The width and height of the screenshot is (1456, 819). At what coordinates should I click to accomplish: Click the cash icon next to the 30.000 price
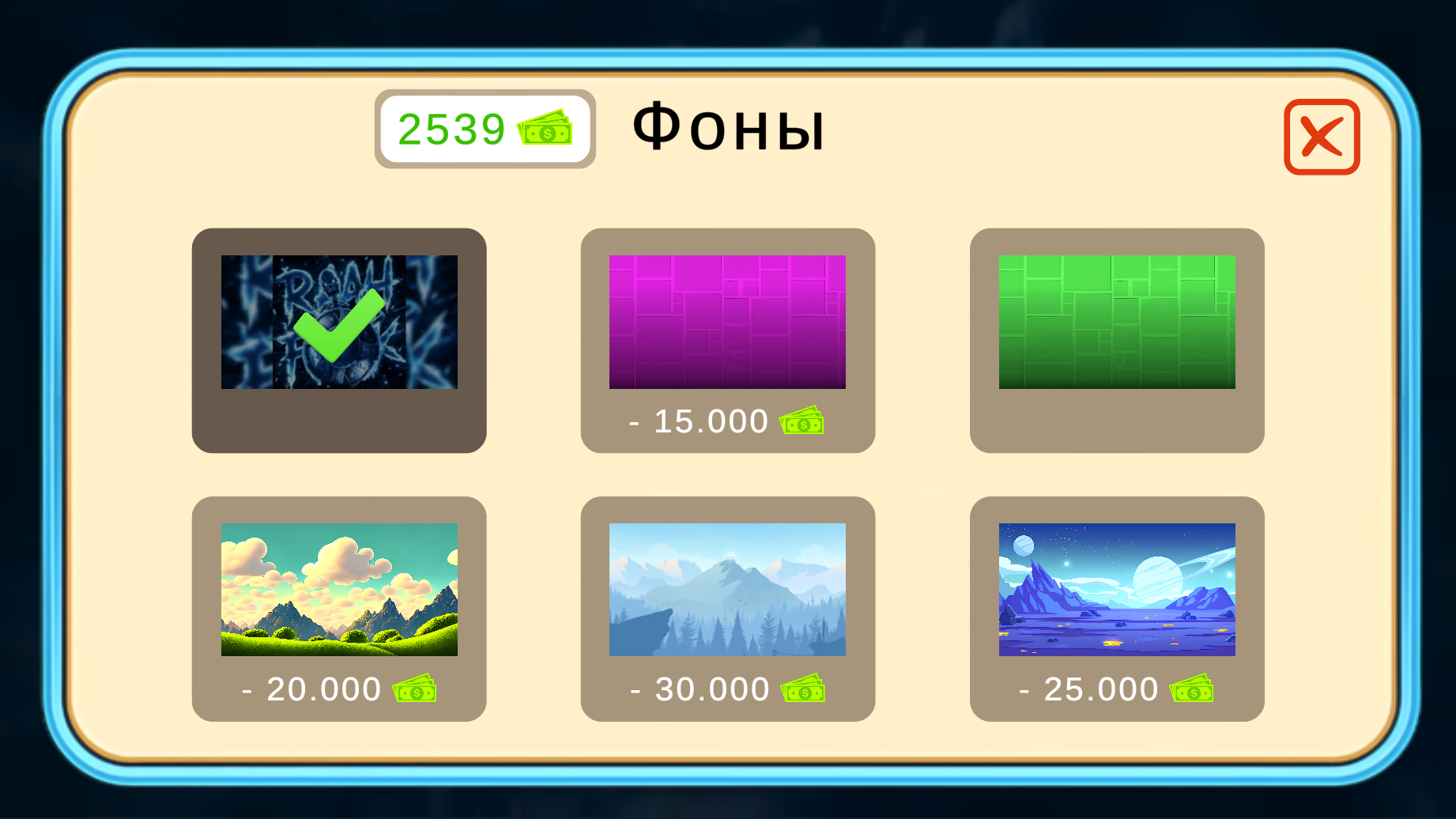click(802, 689)
